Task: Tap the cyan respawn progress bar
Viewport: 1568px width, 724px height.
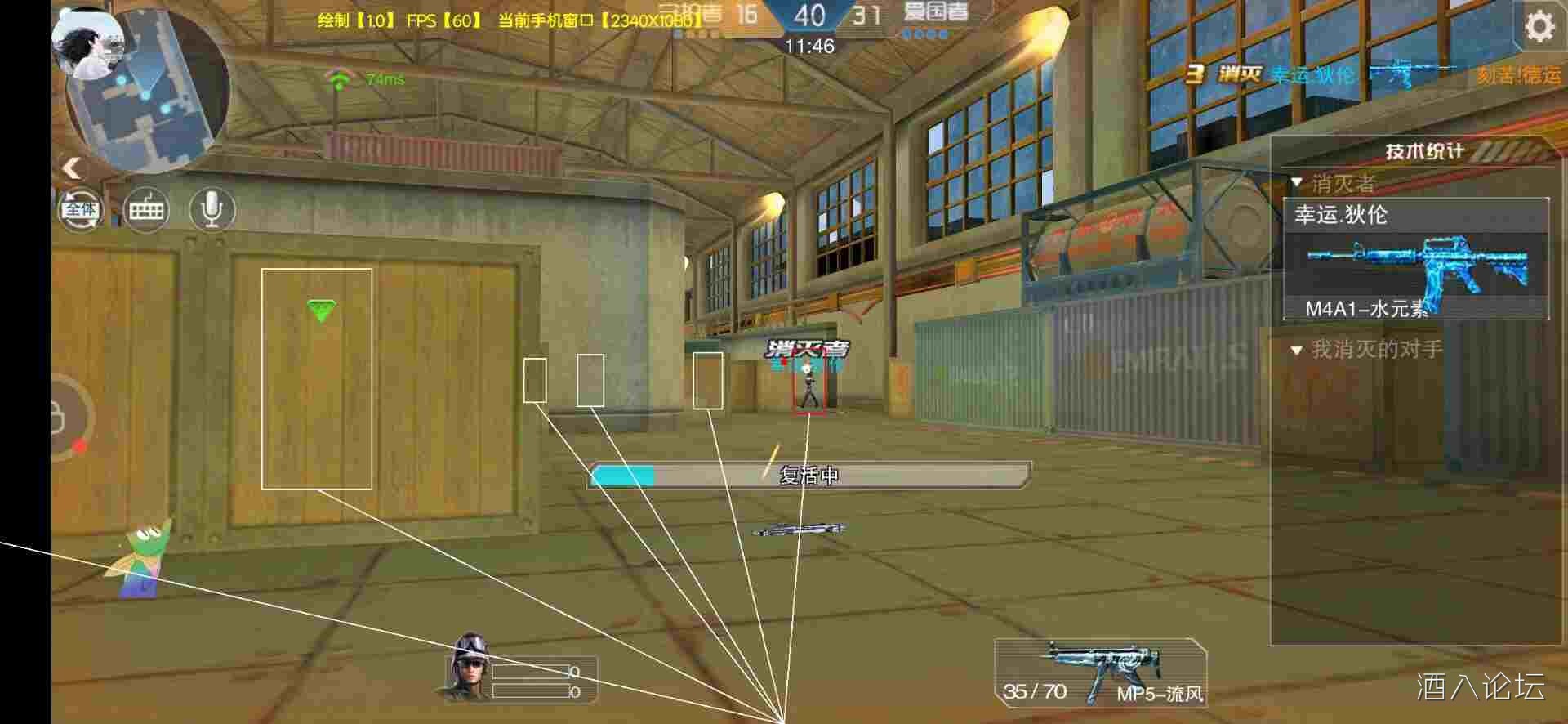Action: coord(622,473)
